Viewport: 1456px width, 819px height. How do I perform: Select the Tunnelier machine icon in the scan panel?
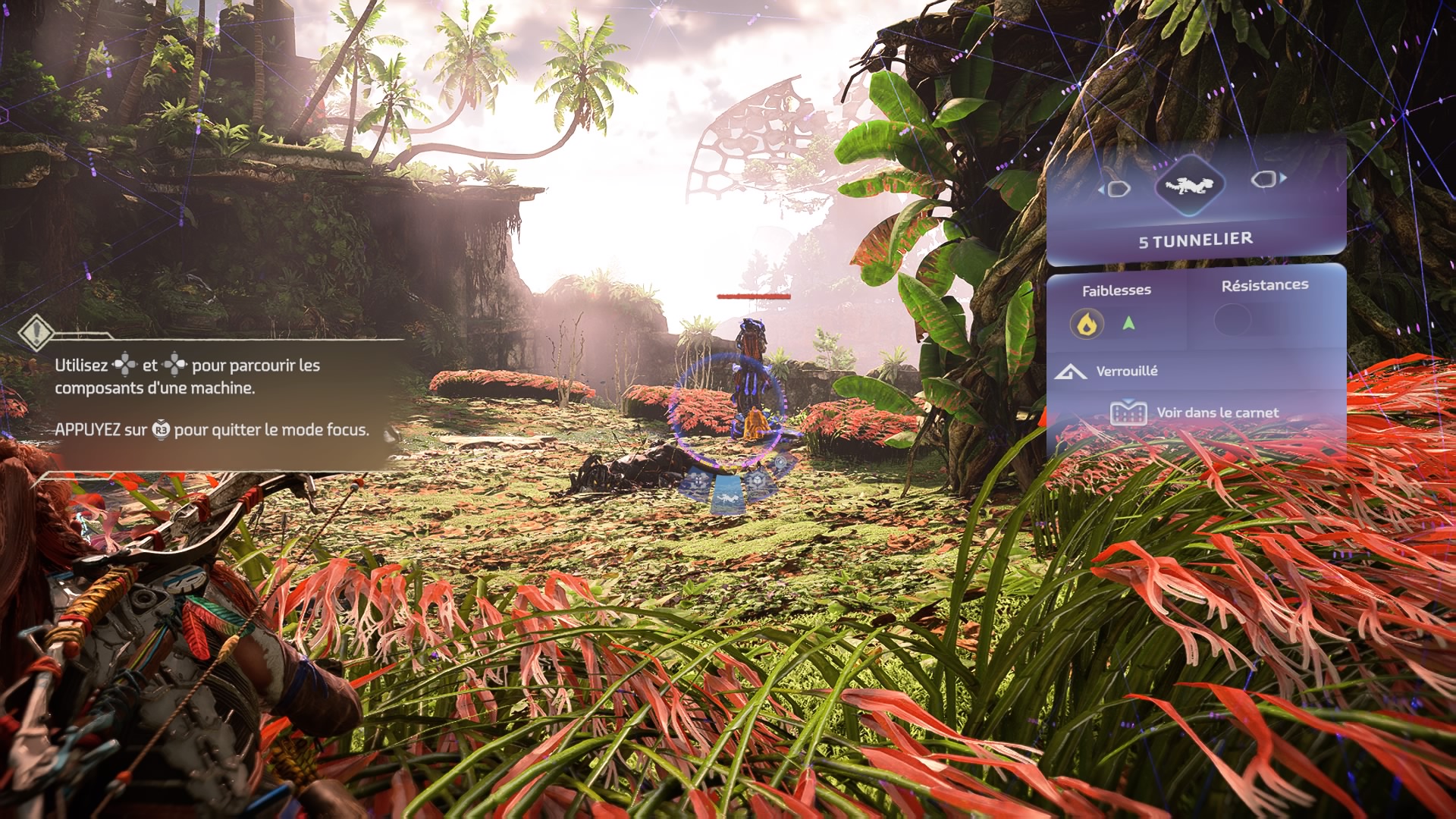pyautogui.click(x=1188, y=184)
